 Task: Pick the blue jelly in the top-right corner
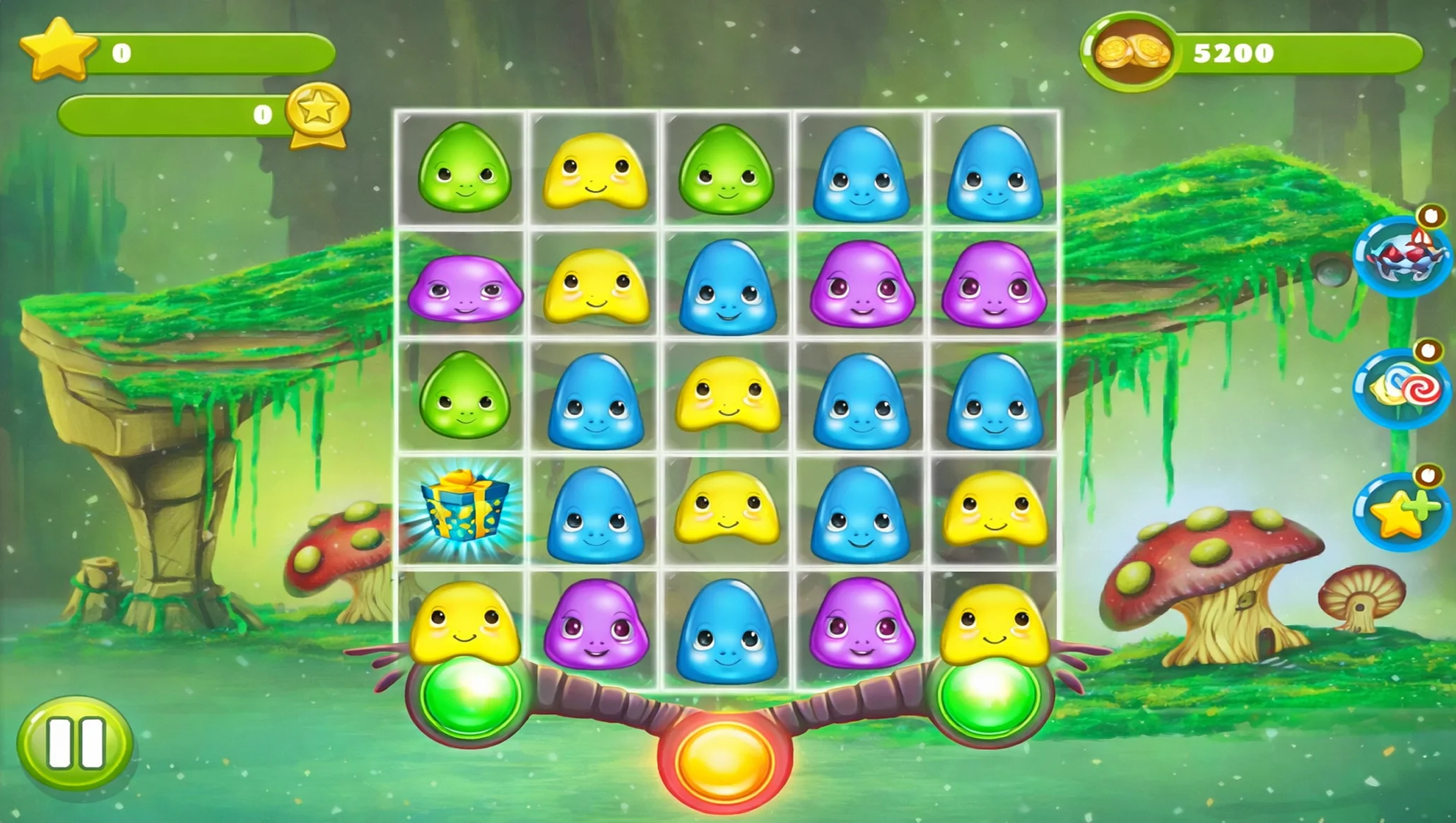point(994,173)
